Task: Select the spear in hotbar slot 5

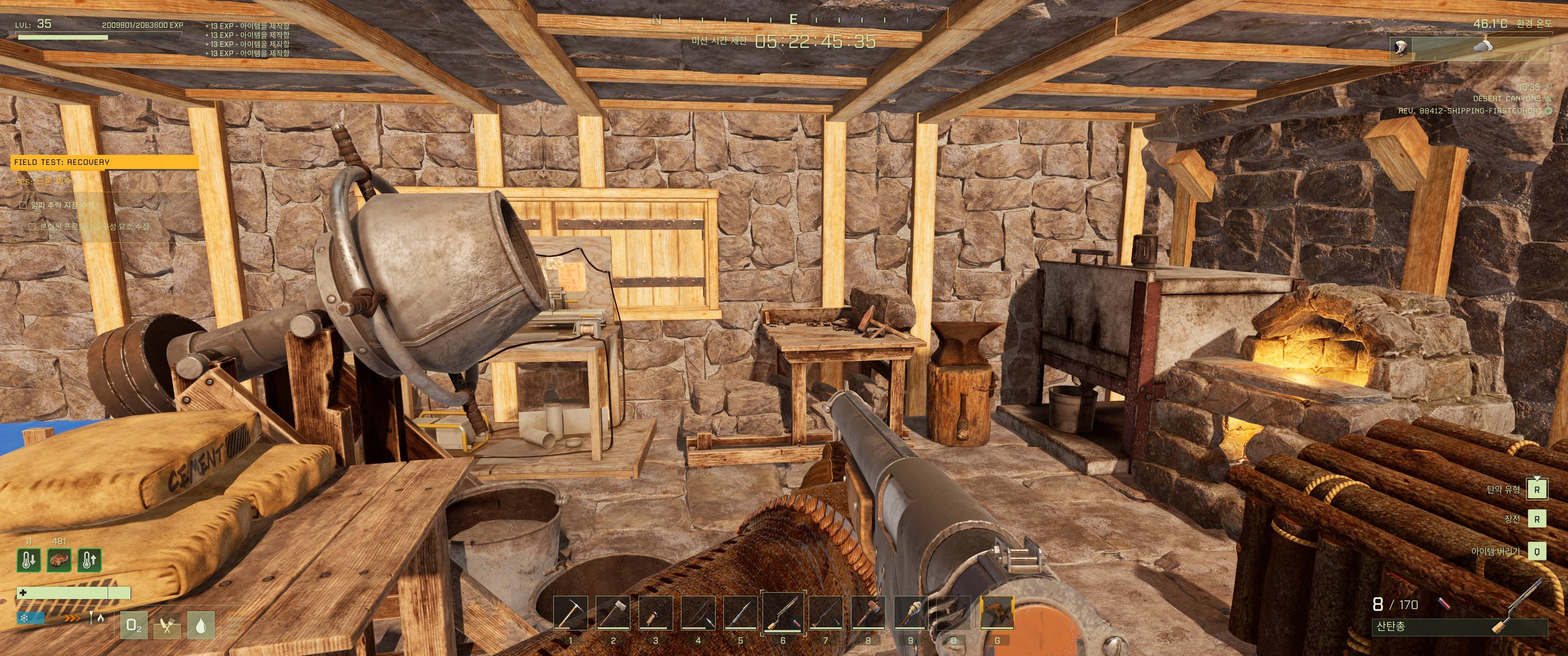Action: click(x=740, y=613)
